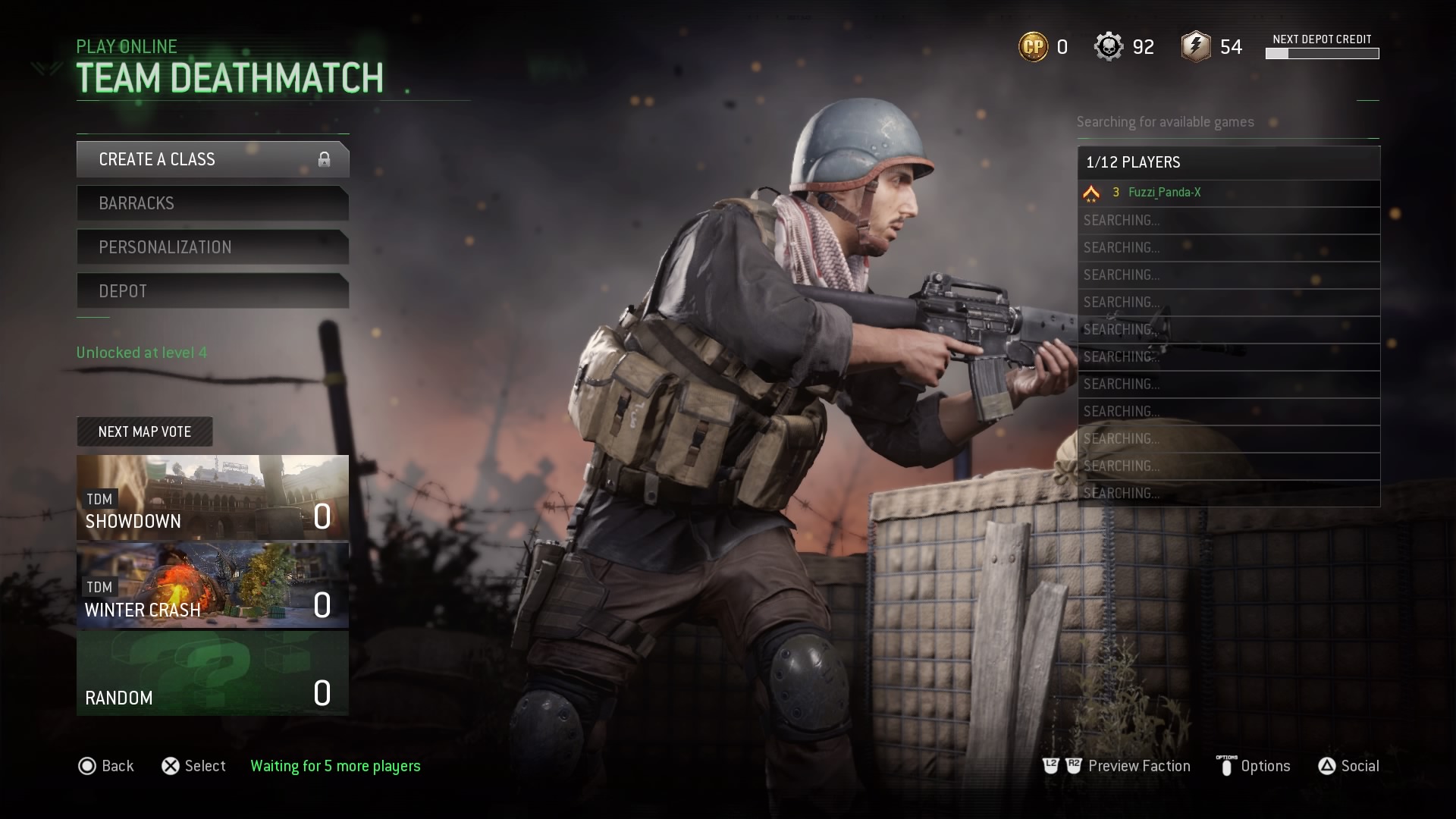Open the Barracks menu

tap(212, 203)
